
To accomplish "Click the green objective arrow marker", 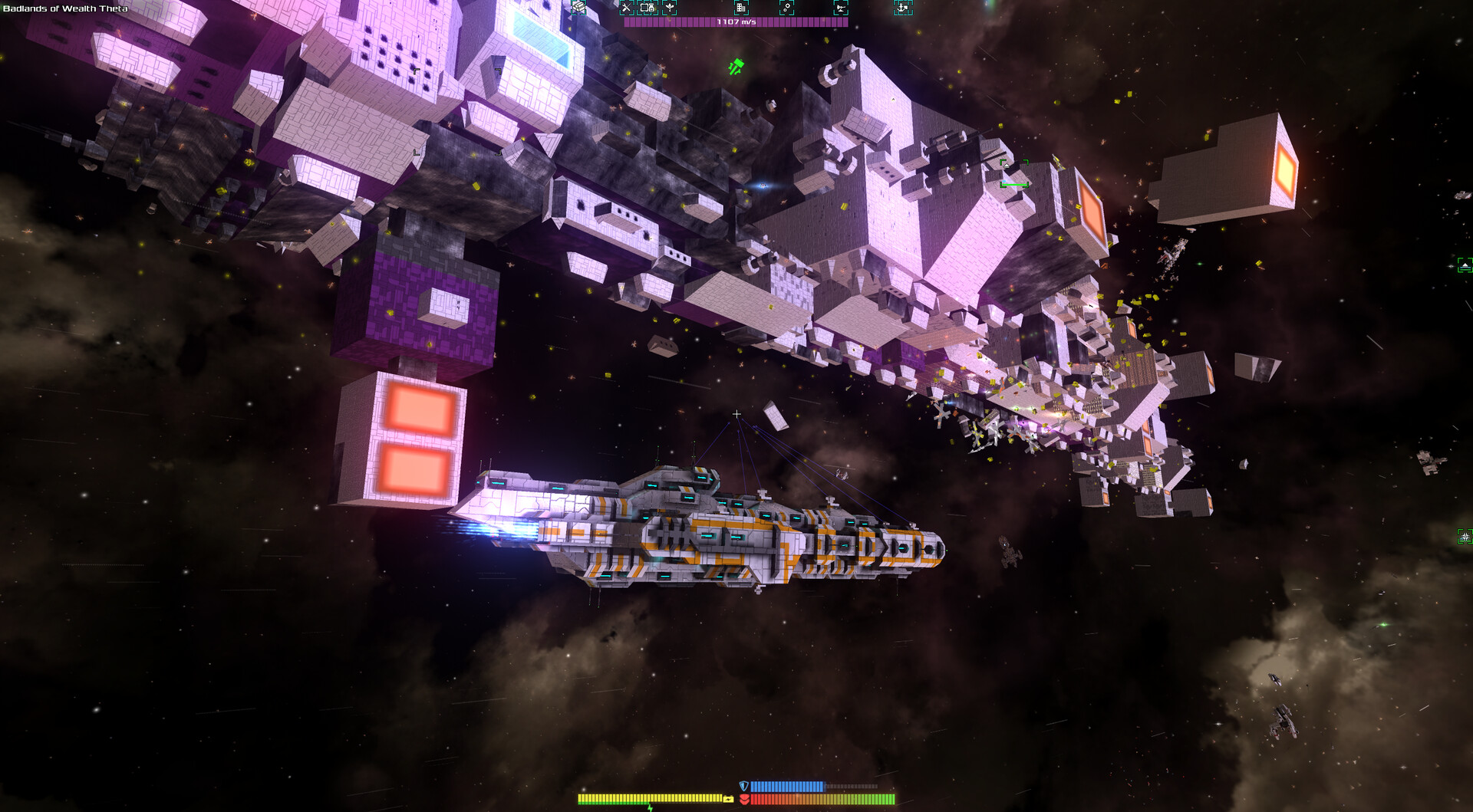I will click(735, 65).
